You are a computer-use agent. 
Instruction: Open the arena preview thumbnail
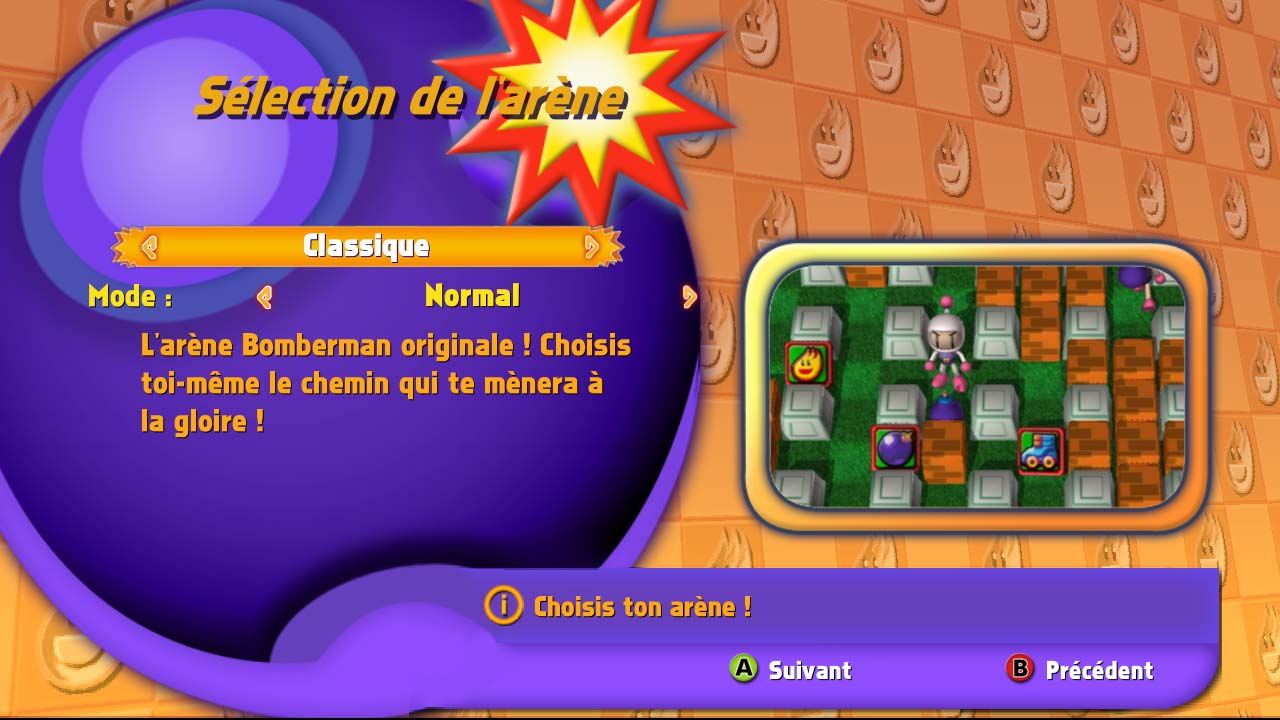[x=976, y=386]
